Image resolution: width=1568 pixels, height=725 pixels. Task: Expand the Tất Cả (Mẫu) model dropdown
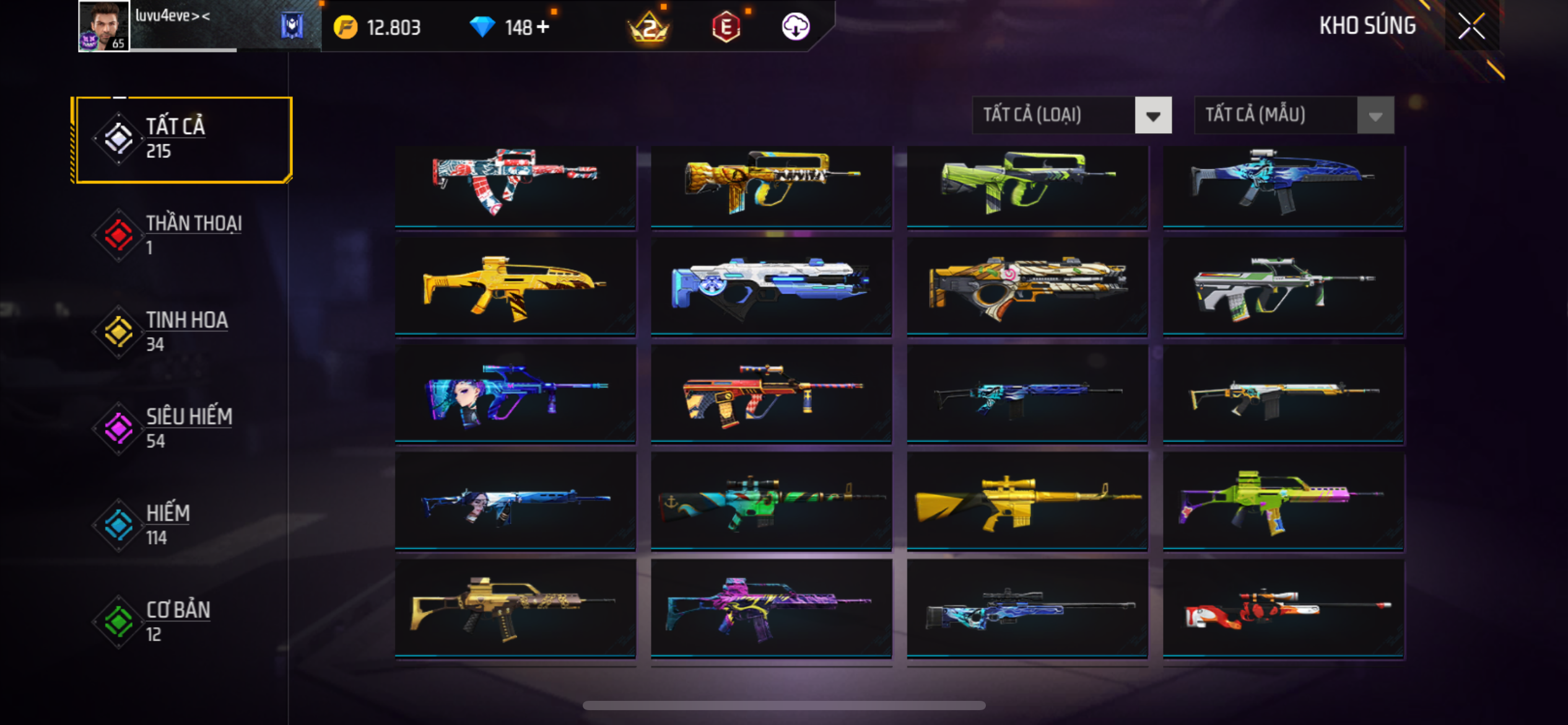[x=1294, y=115]
